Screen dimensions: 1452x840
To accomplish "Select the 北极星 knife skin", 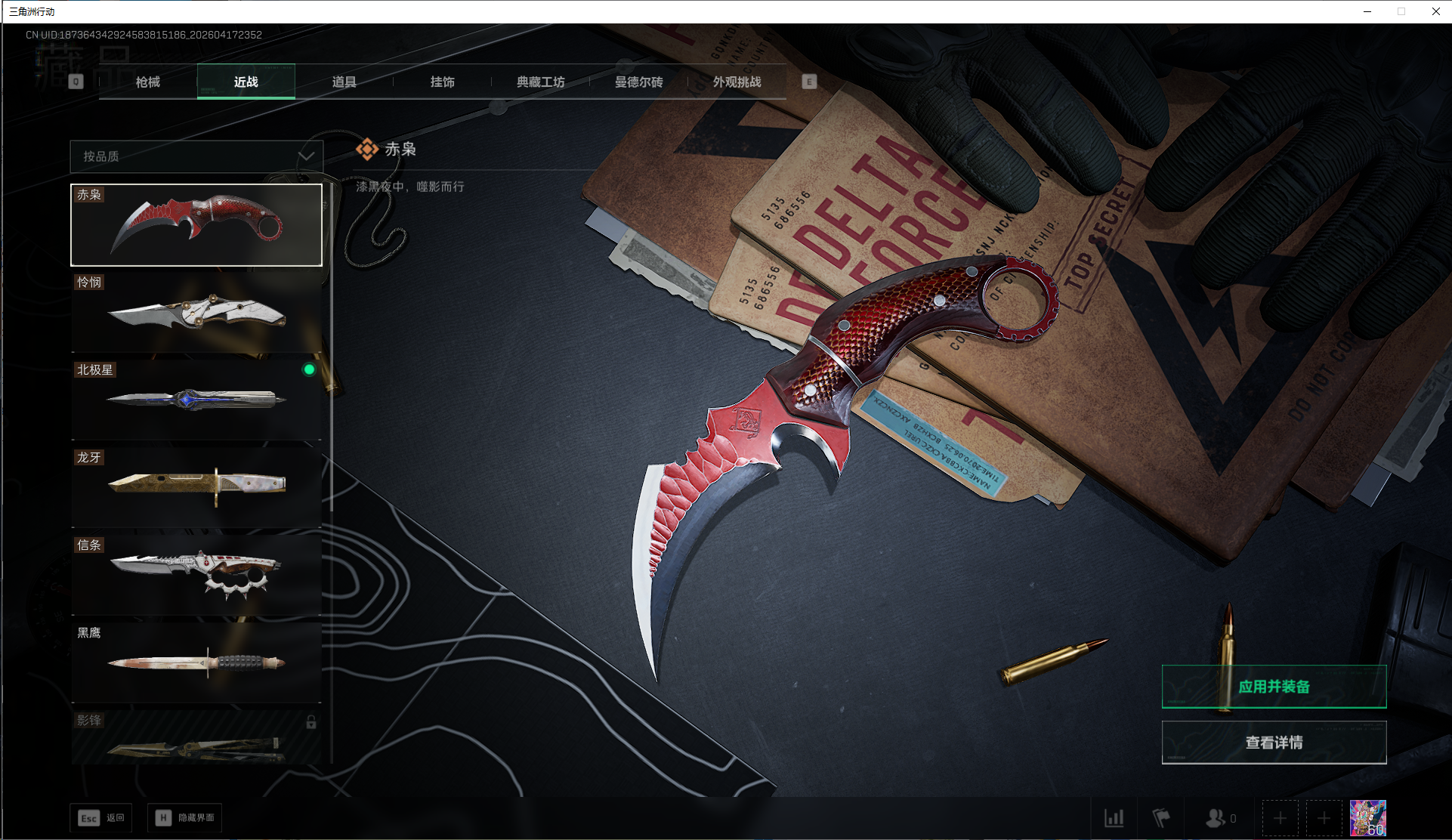I will click(x=196, y=400).
